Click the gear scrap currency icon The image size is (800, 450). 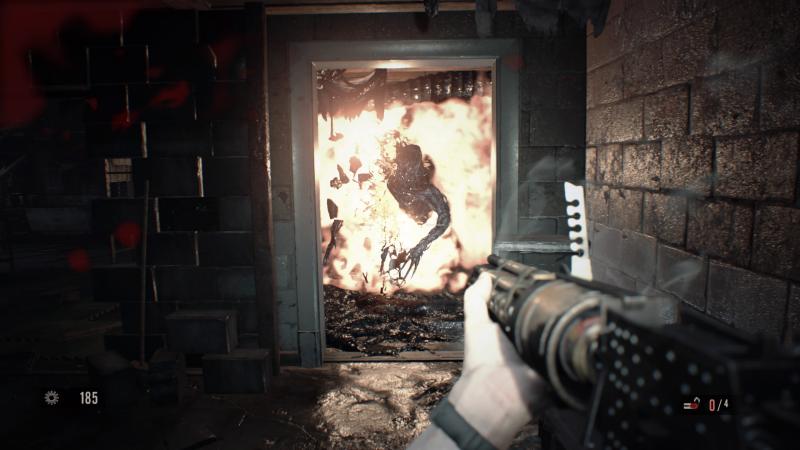(x=52, y=397)
